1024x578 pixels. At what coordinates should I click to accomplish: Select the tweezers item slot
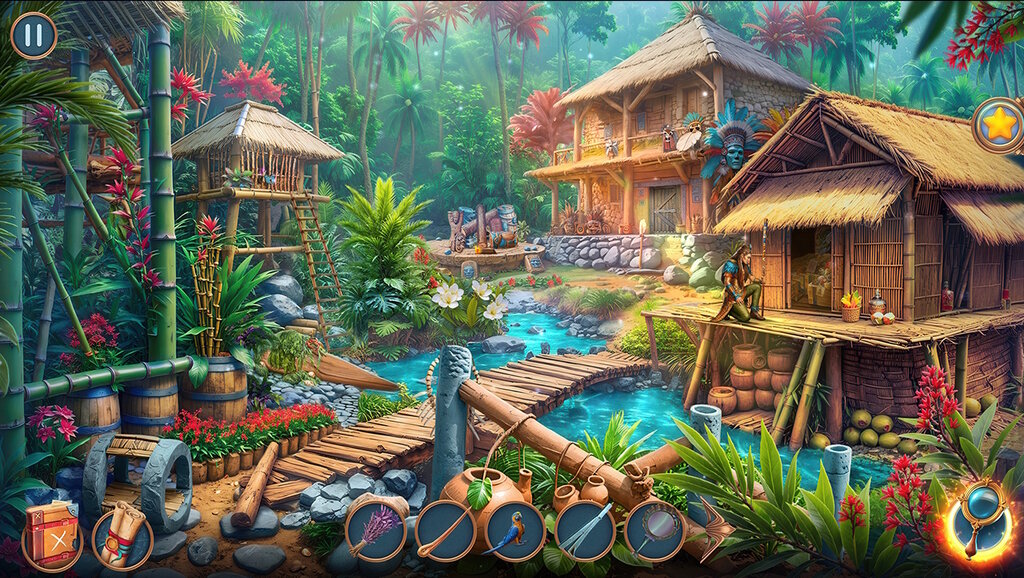click(x=585, y=530)
